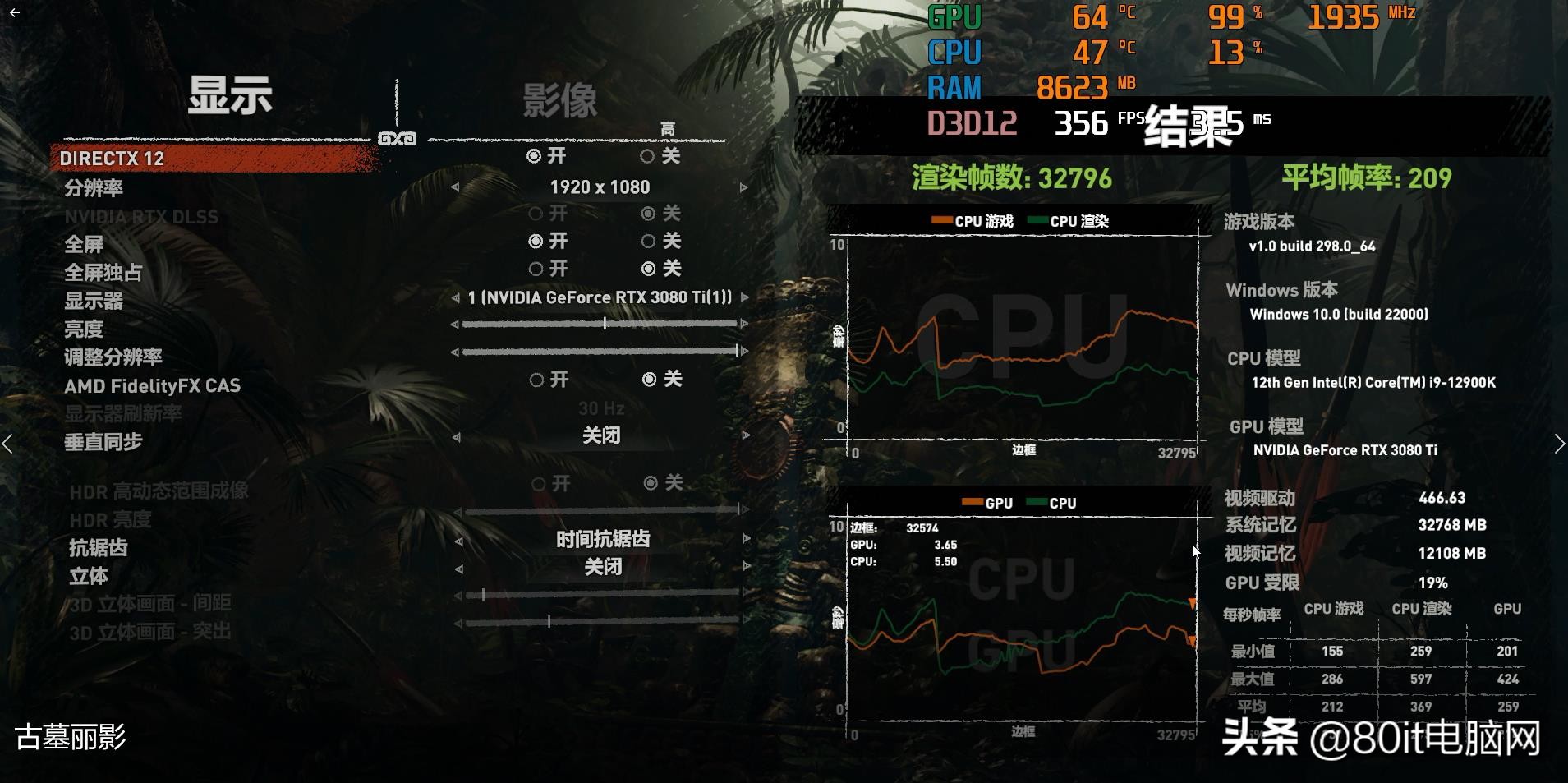The image size is (1568, 783).
Task: Select the DIRECTX 12 entry
Action: pos(111,158)
